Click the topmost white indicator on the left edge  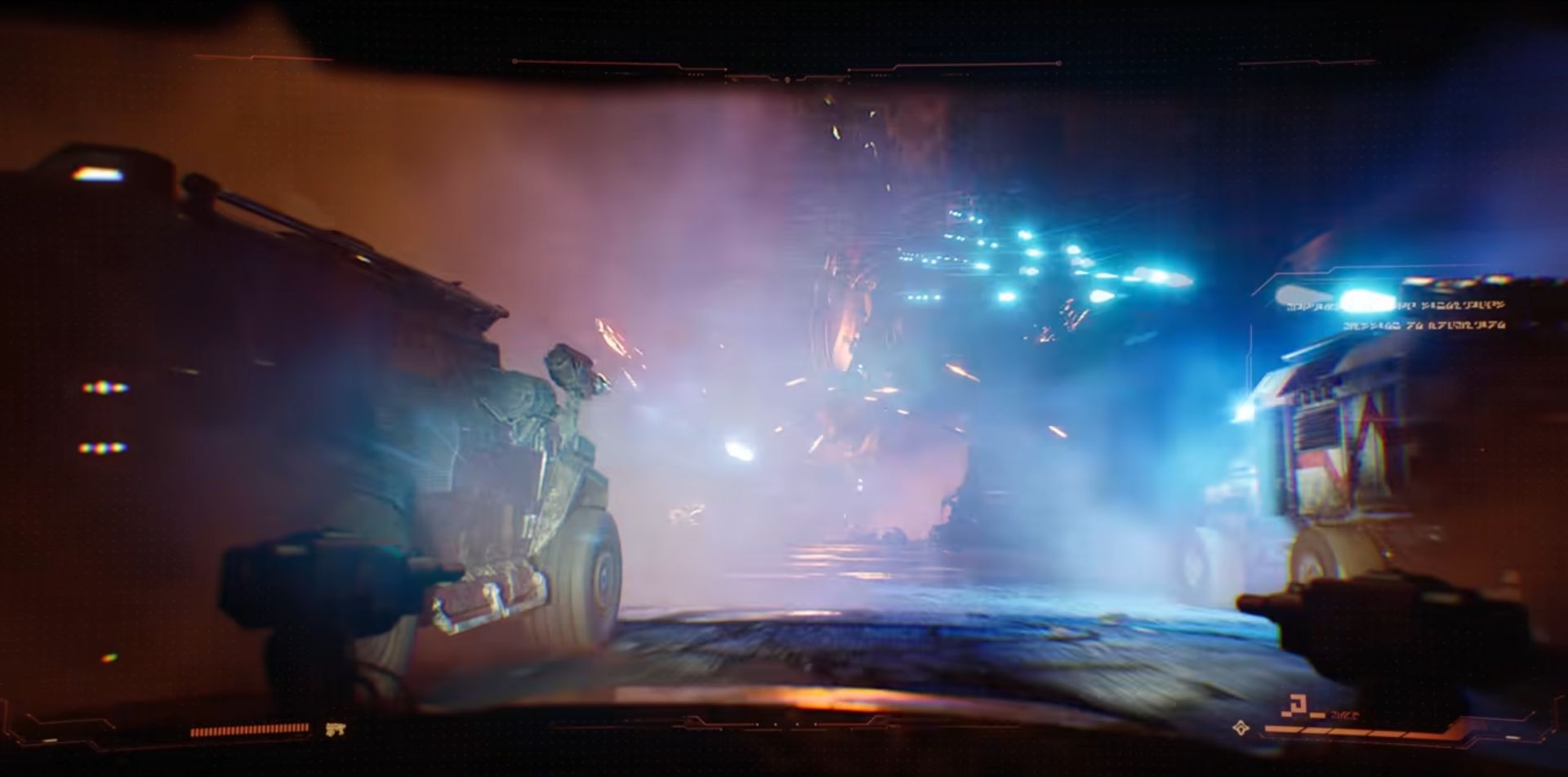(96, 175)
